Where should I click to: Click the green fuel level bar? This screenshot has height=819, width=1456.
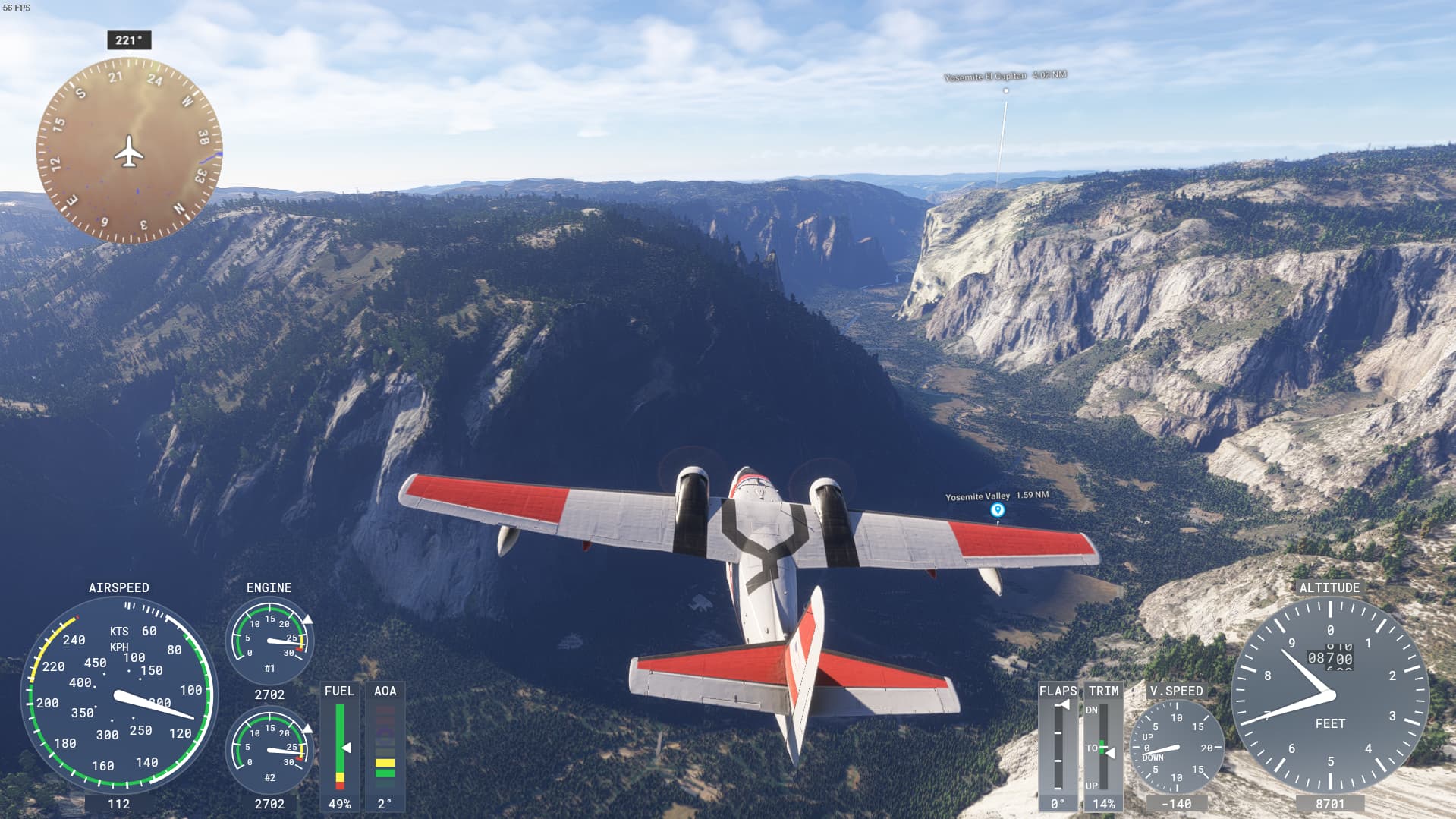pos(339,736)
